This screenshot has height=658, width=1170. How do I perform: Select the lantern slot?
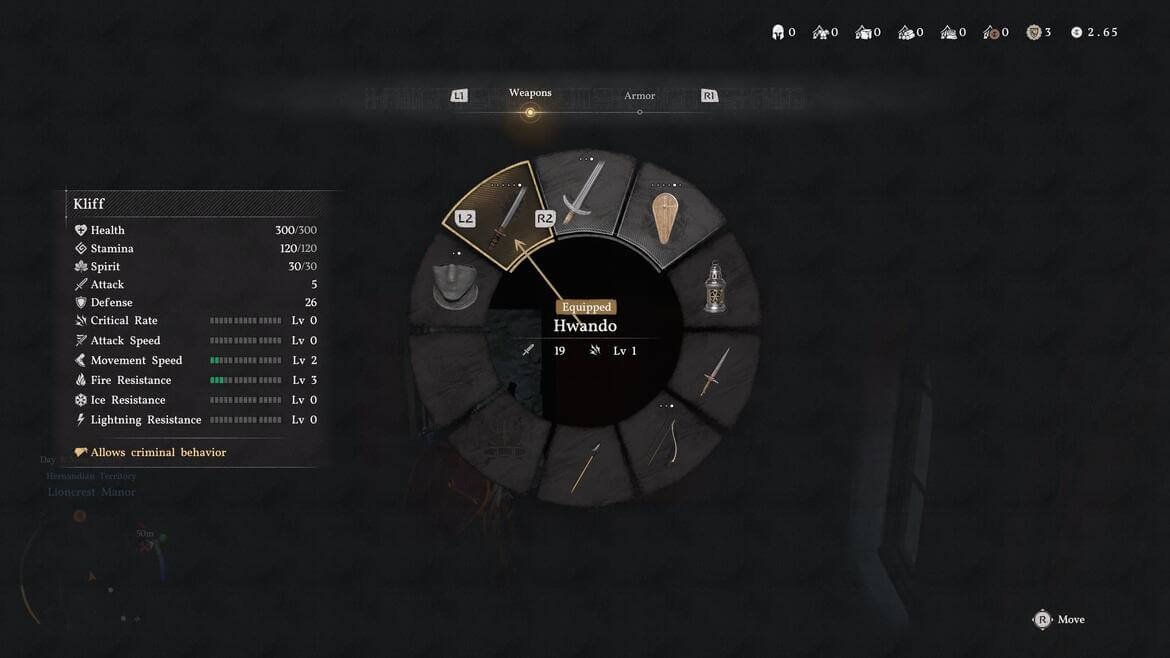coord(714,288)
